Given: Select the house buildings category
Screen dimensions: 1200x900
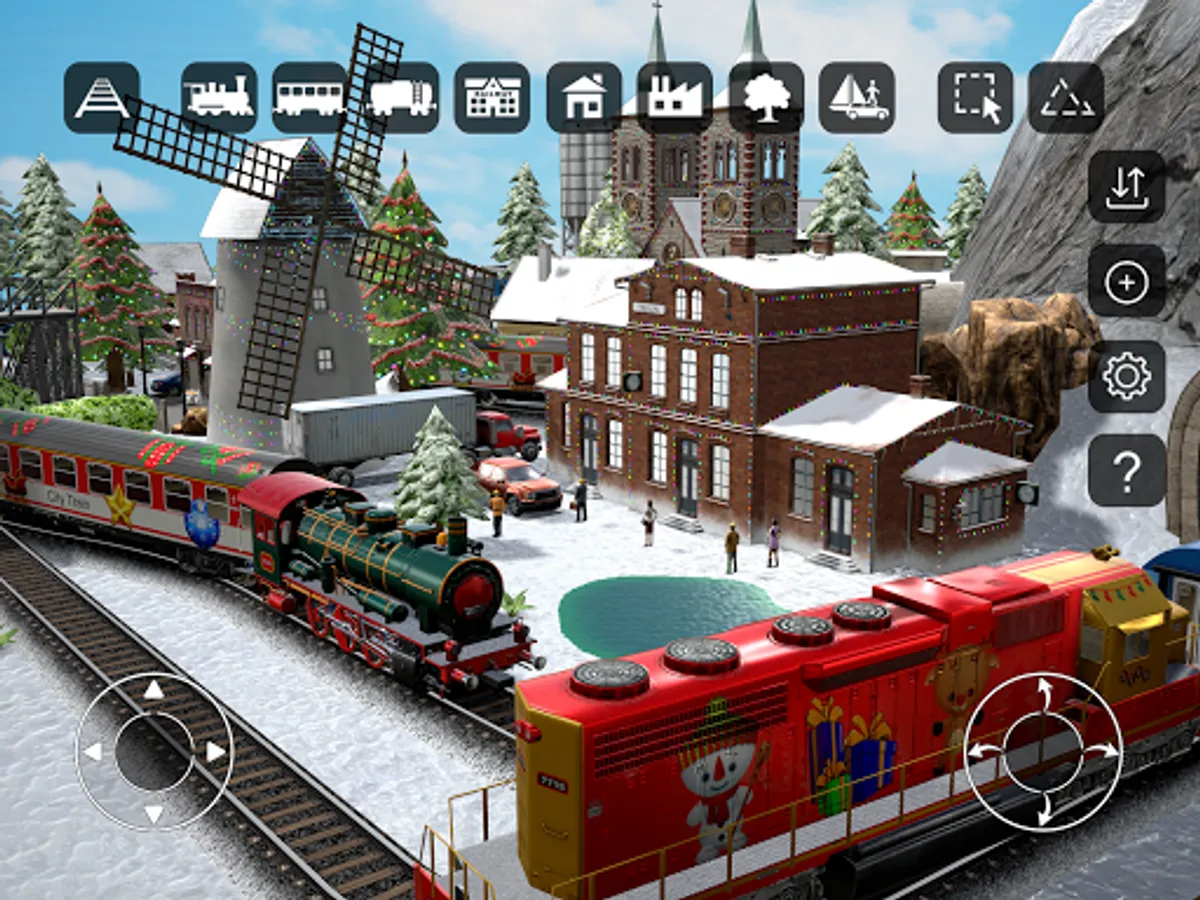Looking at the screenshot, I should (584, 98).
